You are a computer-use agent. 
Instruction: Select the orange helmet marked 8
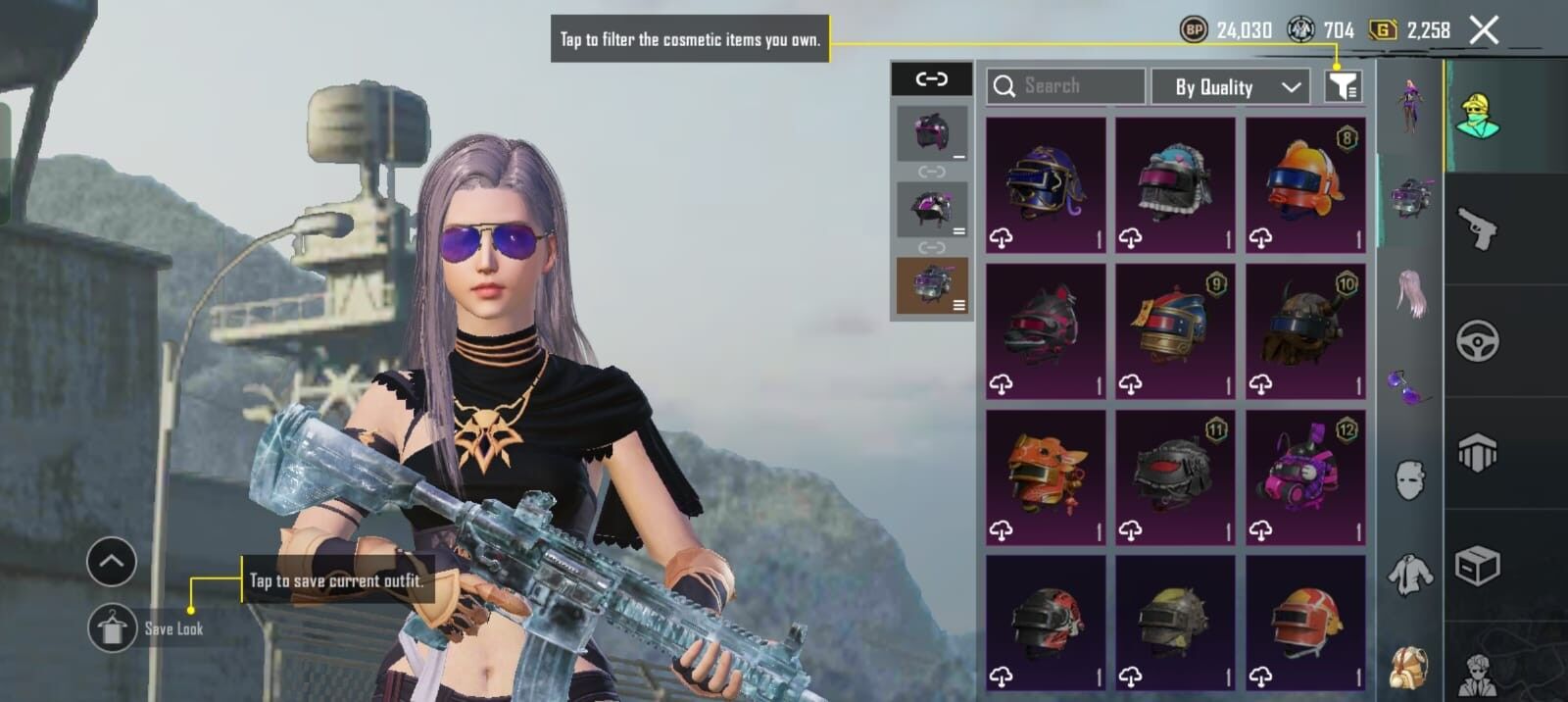1304,184
